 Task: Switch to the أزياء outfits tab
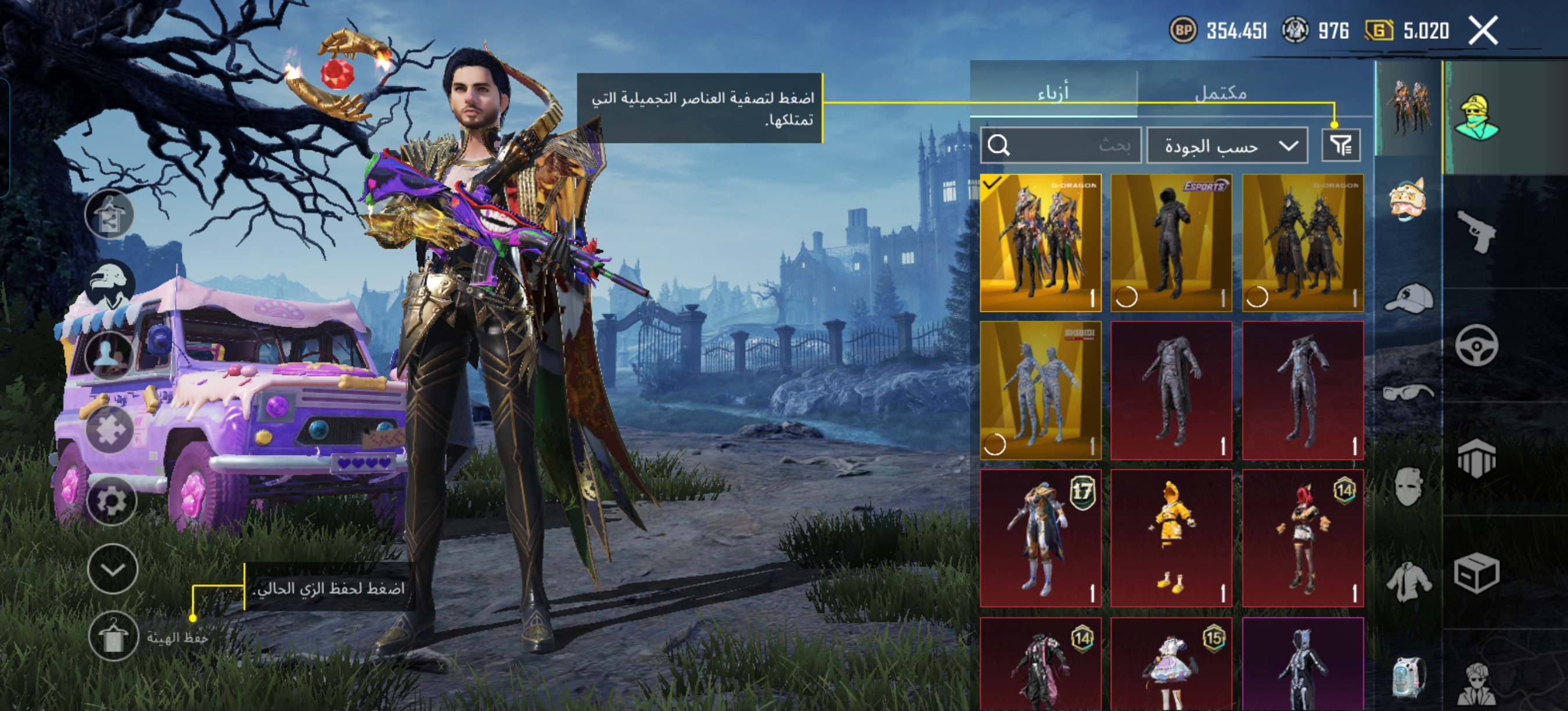tap(1053, 92)
